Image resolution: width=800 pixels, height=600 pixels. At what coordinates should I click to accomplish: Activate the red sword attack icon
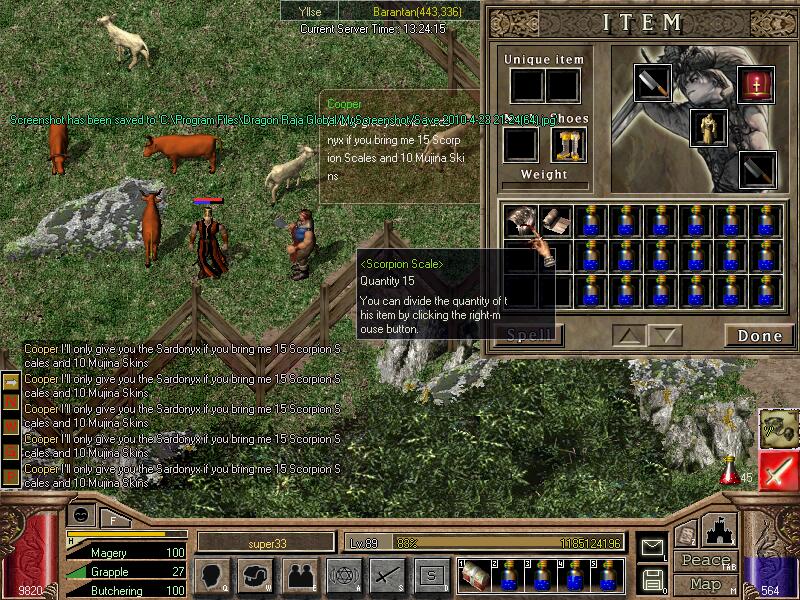[x=778, y=471]
